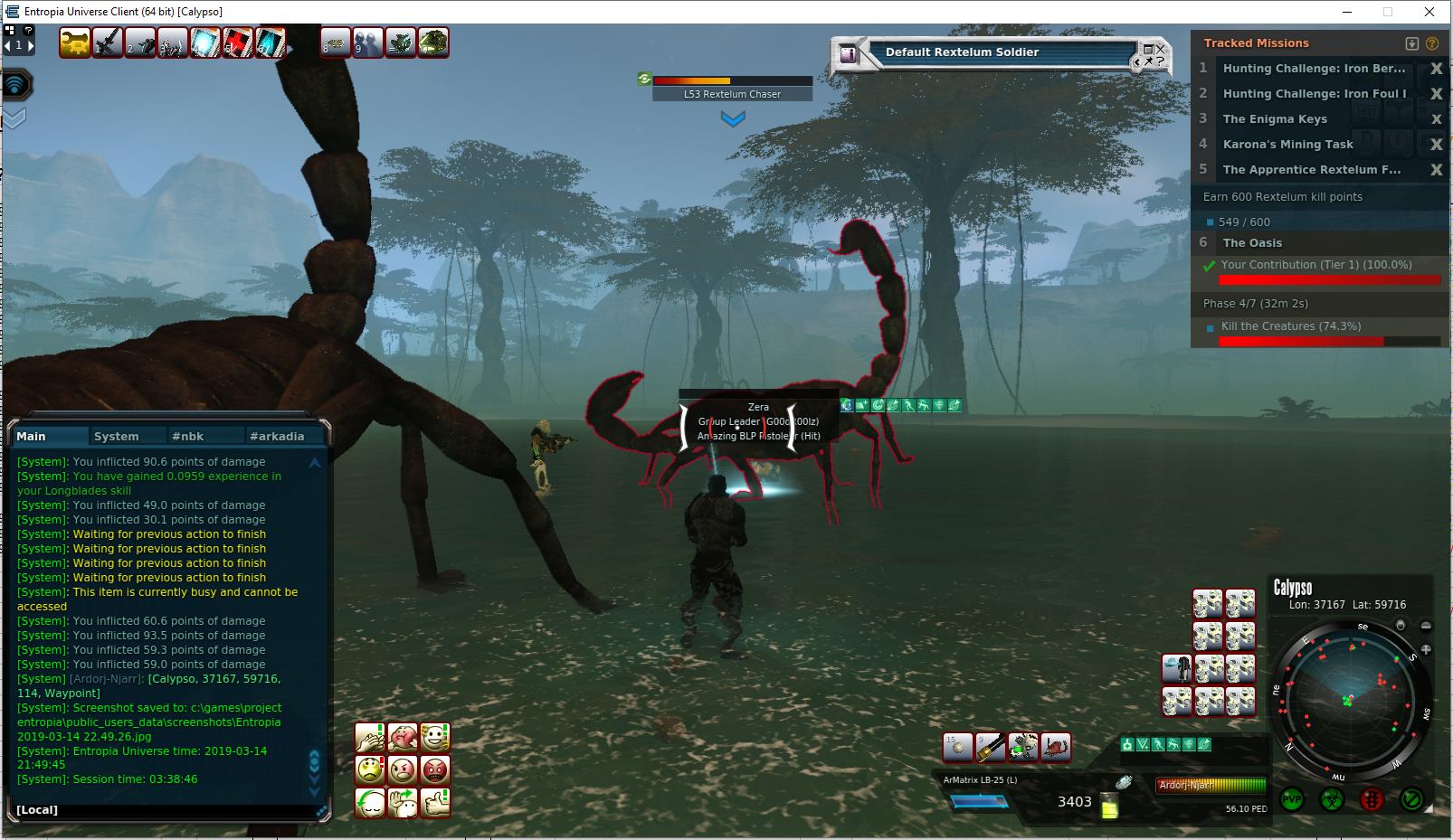Toggle the green PVP radar button

1292,800
